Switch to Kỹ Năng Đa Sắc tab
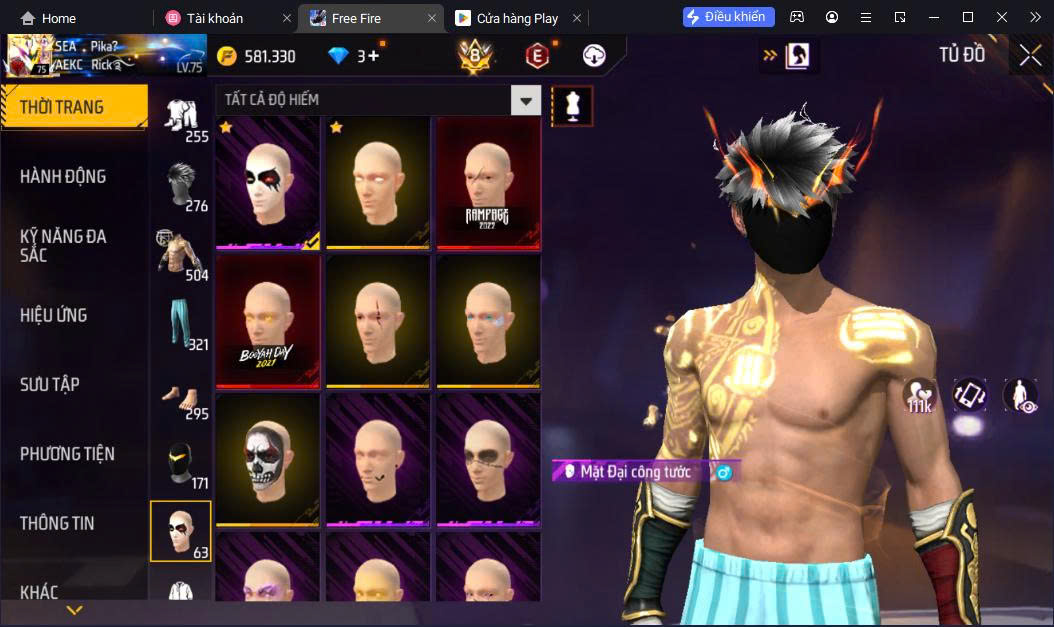This screenshot has height=627, width=1054. point(63,245)
